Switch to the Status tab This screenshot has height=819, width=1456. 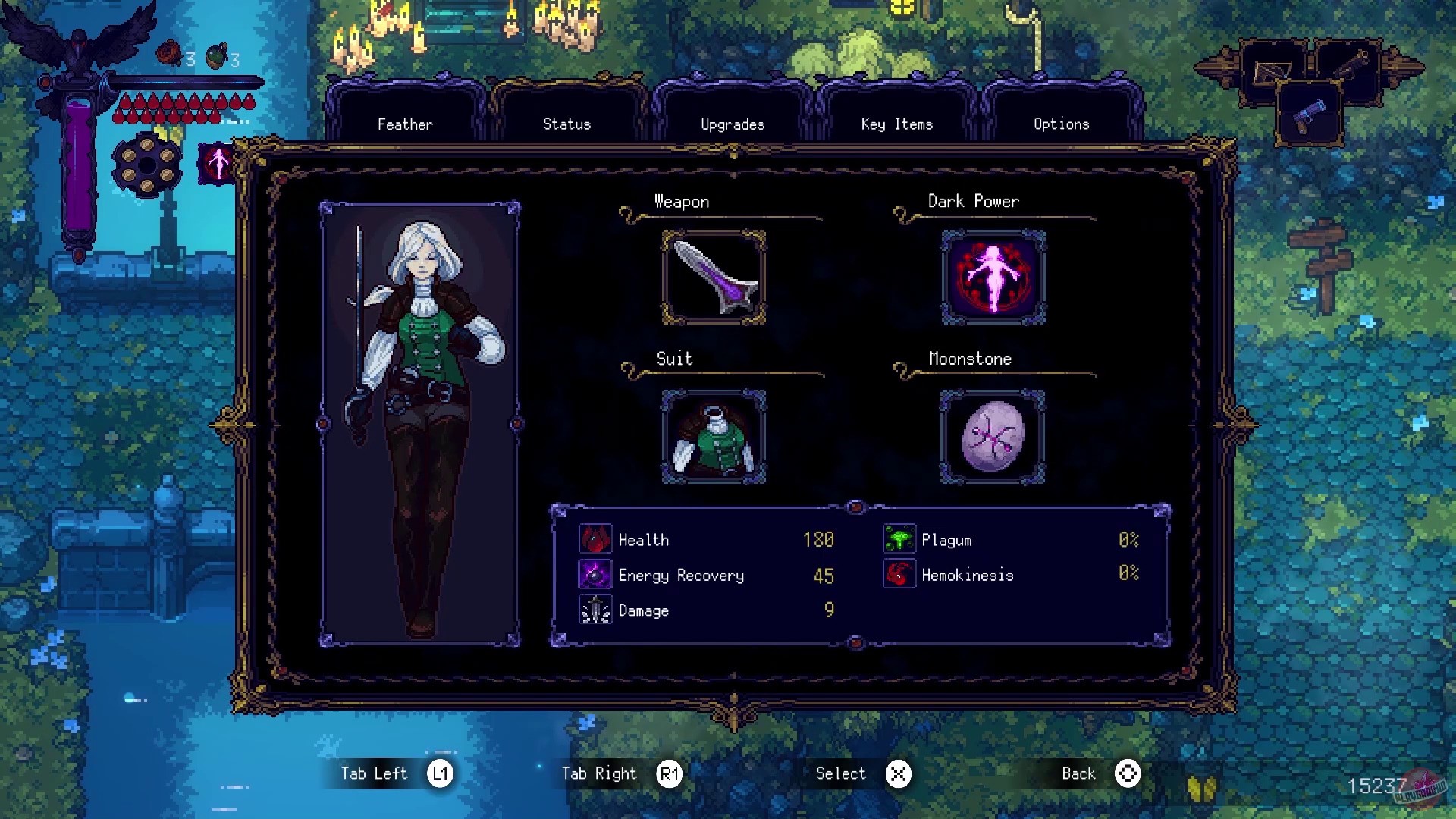coord(566,124)
